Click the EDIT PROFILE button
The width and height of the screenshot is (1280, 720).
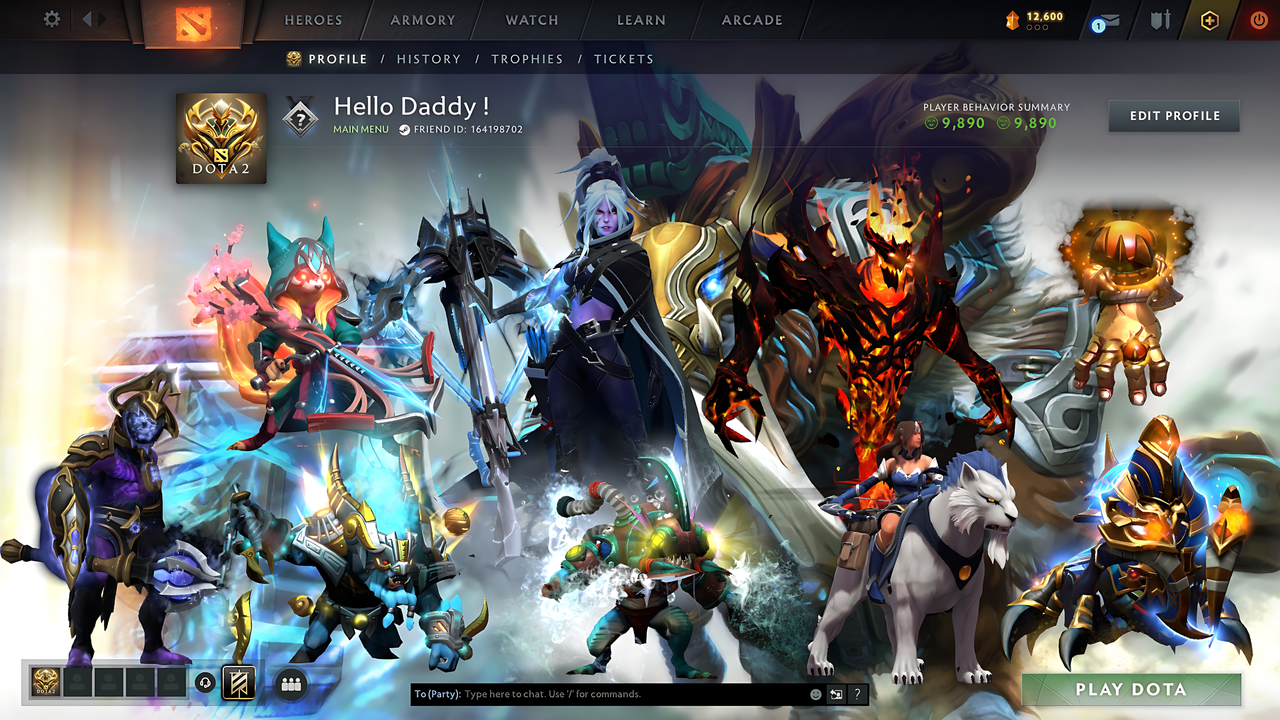click(x=1173, y=115)
